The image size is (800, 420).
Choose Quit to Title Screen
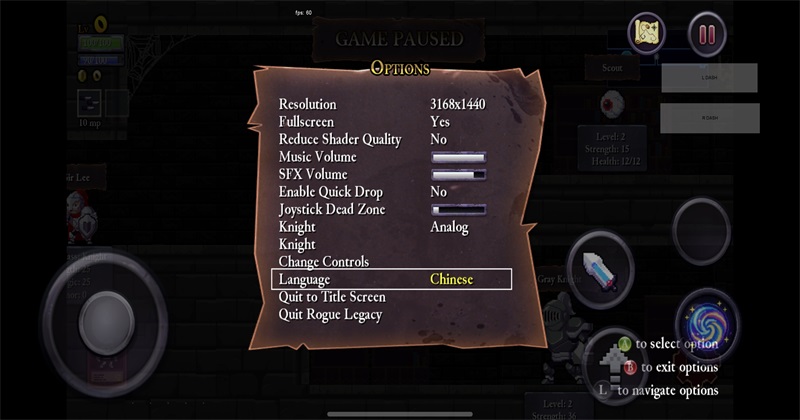click(332, 297)
